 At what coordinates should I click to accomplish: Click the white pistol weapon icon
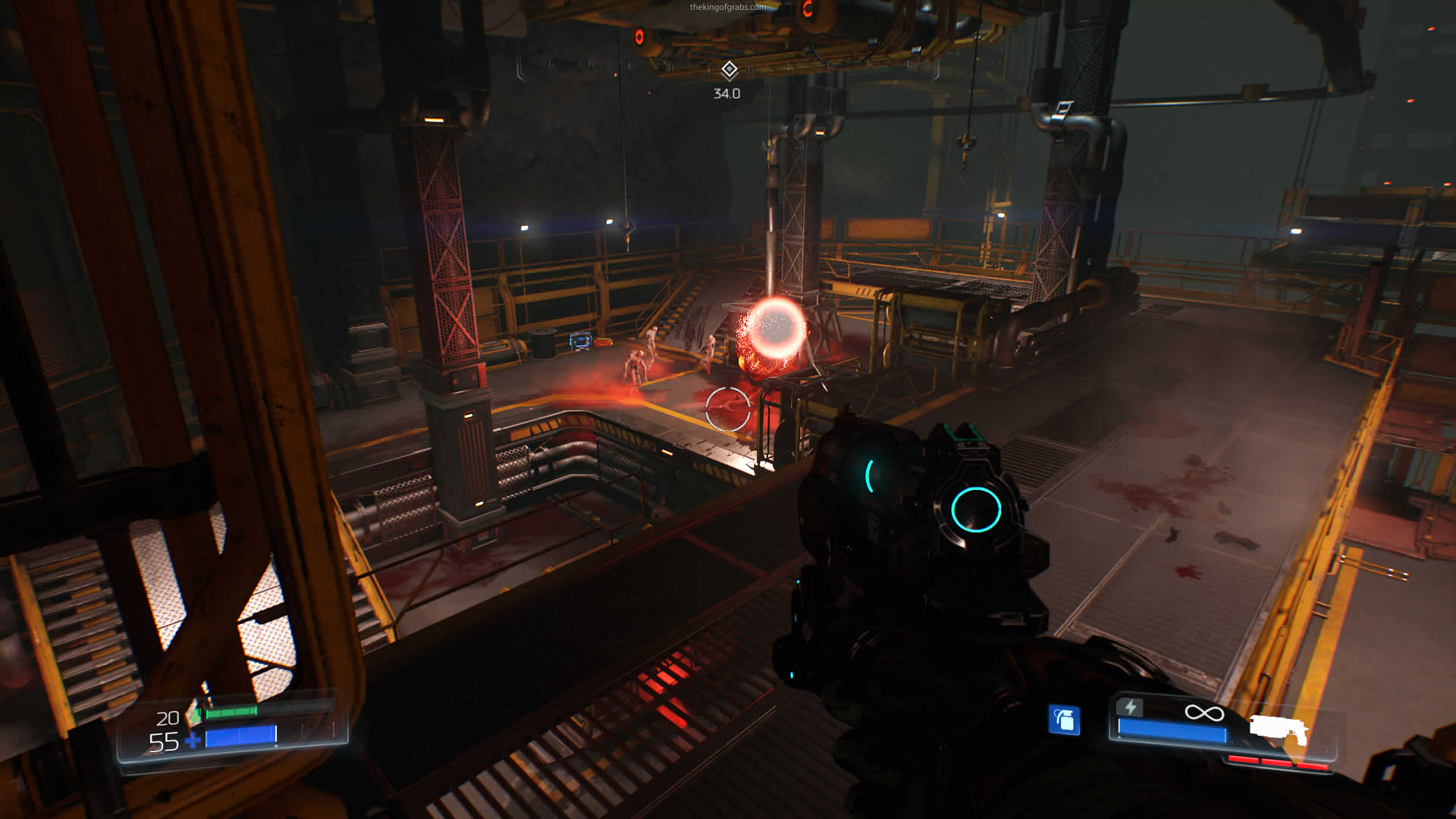(x=1279, y=730)
